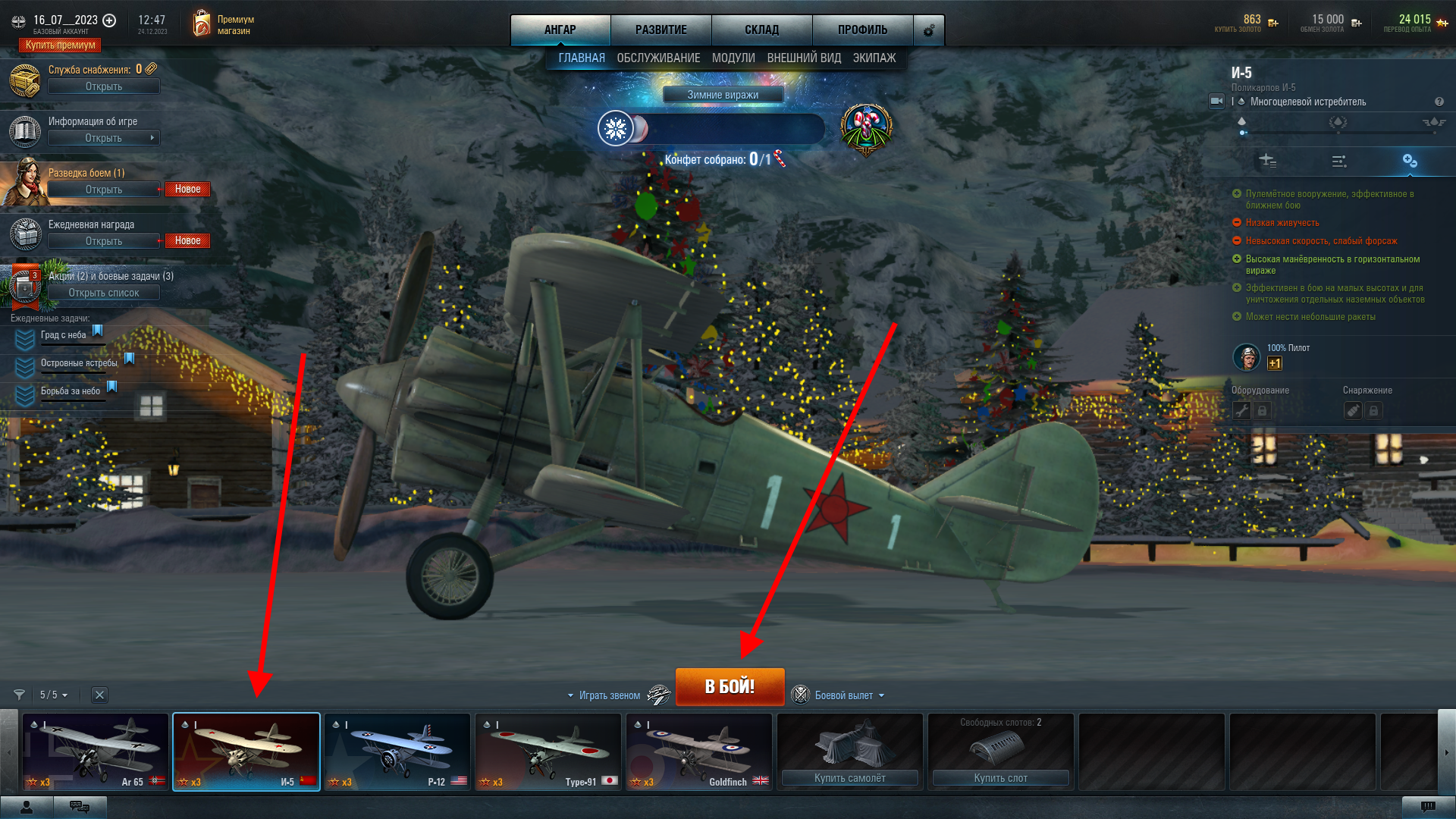Pick the Goldfinch aircraft card

(x=698, y=752)
